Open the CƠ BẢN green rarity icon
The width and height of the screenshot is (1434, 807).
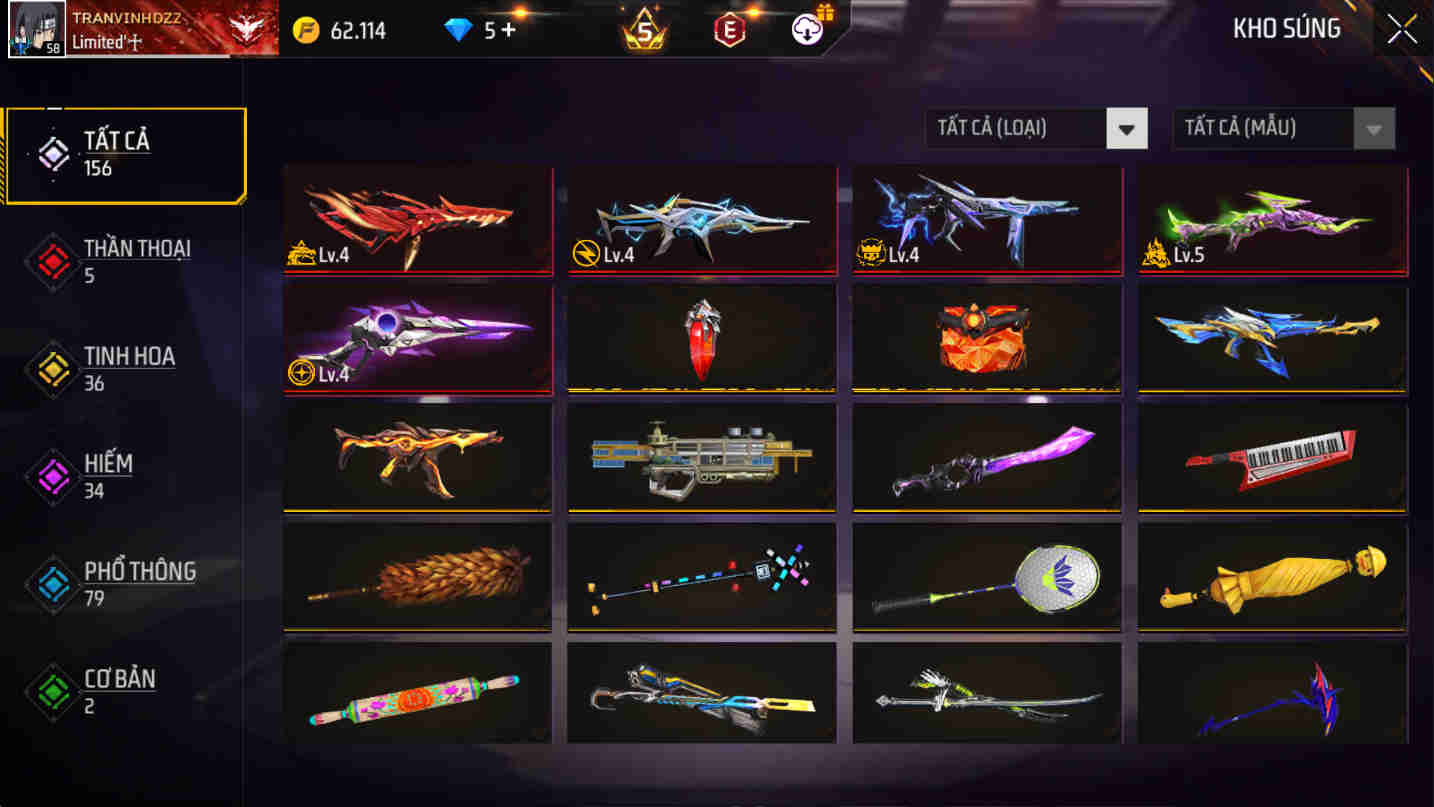(x=52, y=691)
